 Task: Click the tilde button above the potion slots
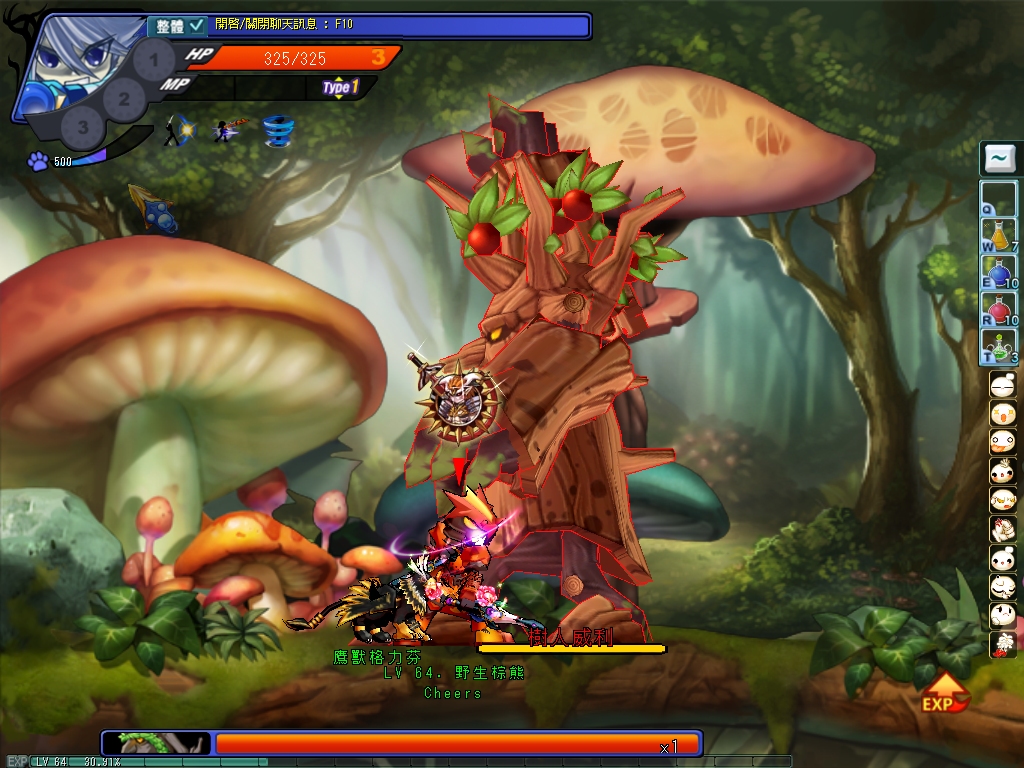(x=998, y=158)
